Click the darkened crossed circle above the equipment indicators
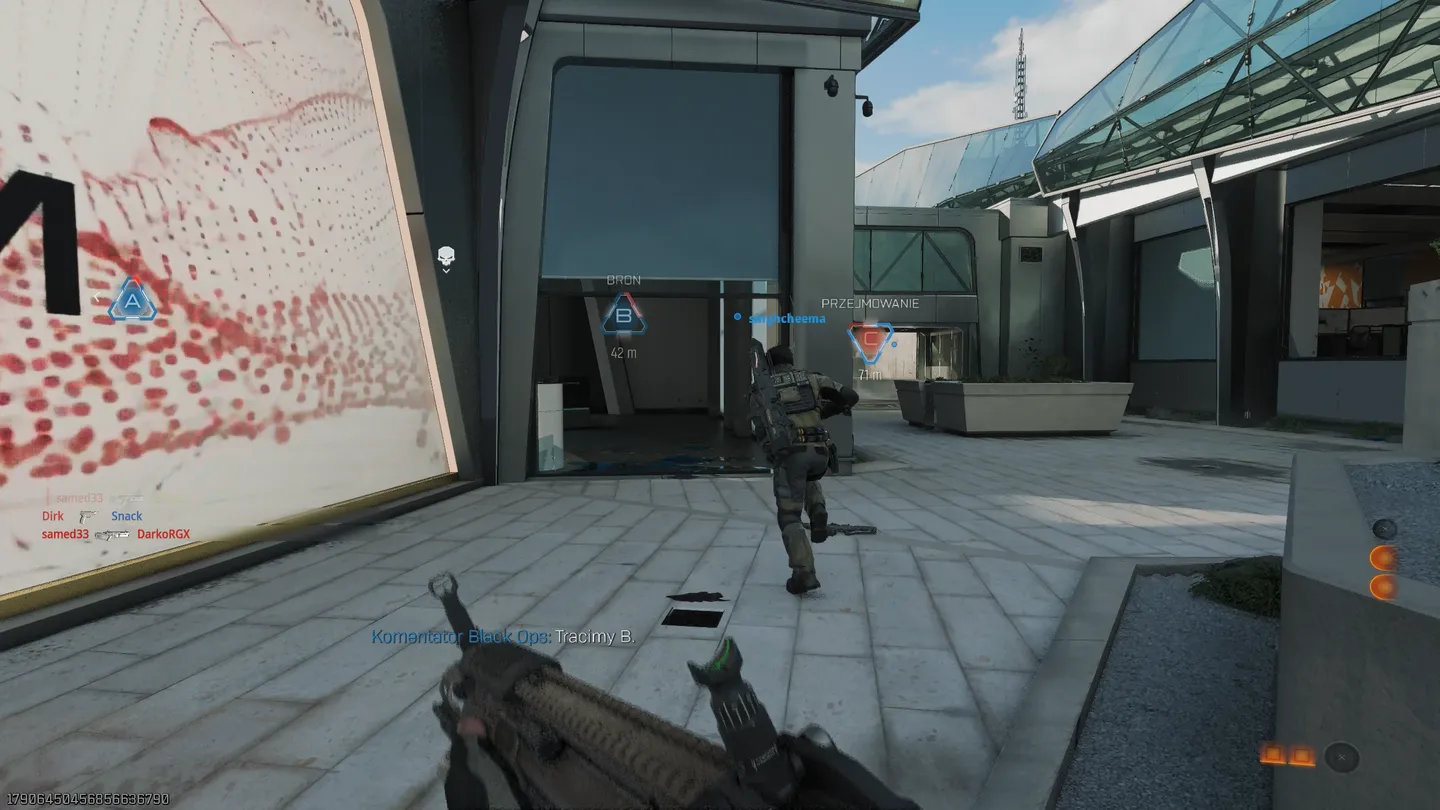Screen dimensions: 1440x810 1384,528
